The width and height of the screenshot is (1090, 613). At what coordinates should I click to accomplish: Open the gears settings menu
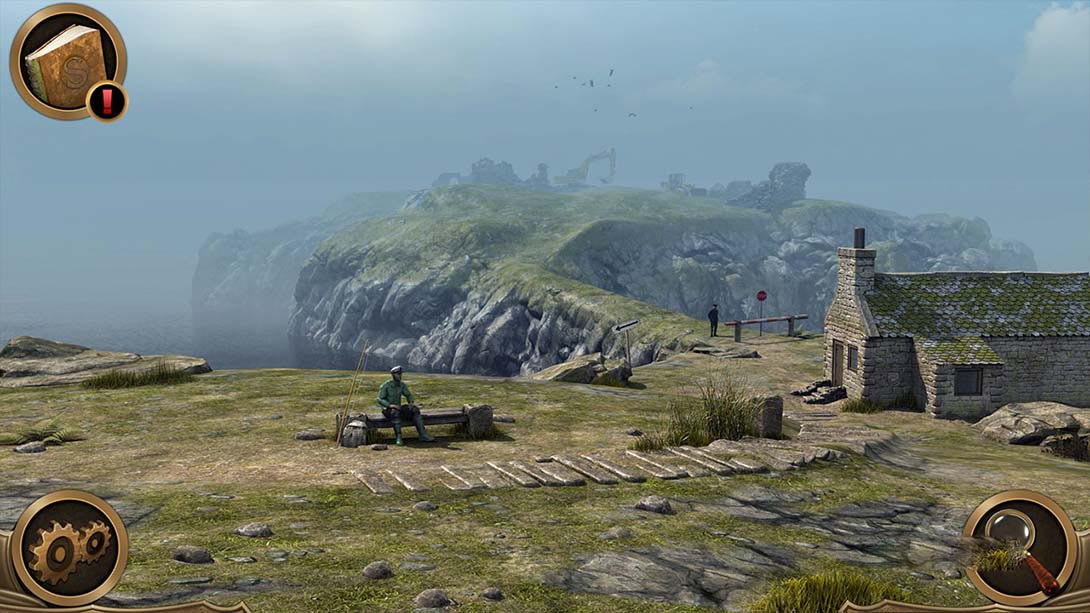point(69,547)
